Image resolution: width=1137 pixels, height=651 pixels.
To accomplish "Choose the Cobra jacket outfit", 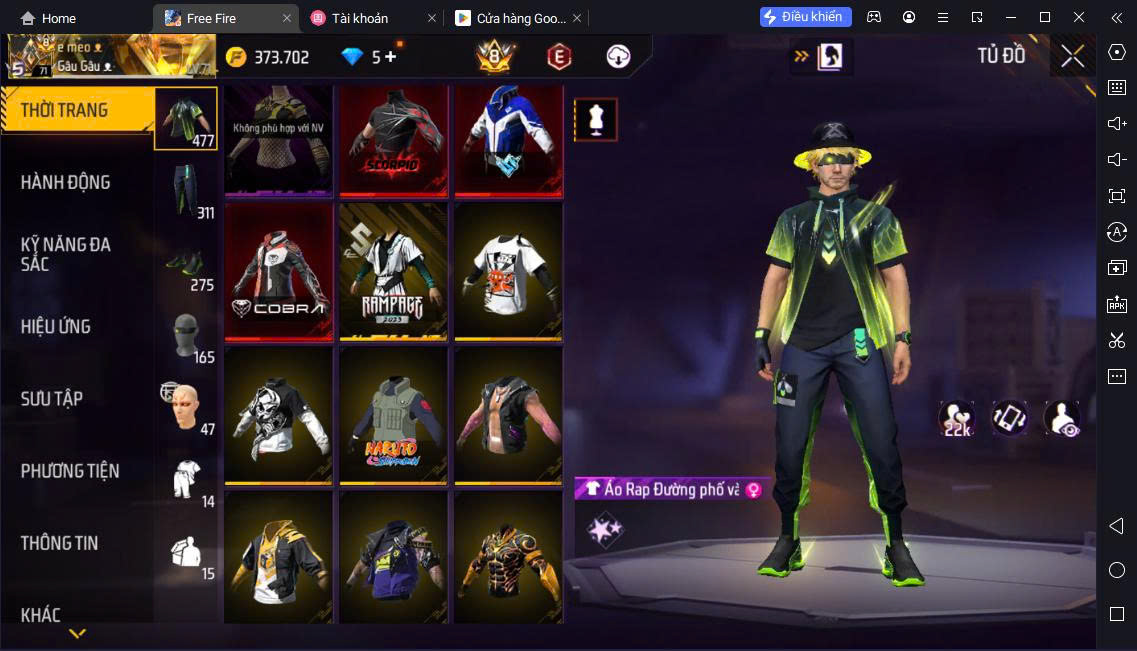I will 278,273.
